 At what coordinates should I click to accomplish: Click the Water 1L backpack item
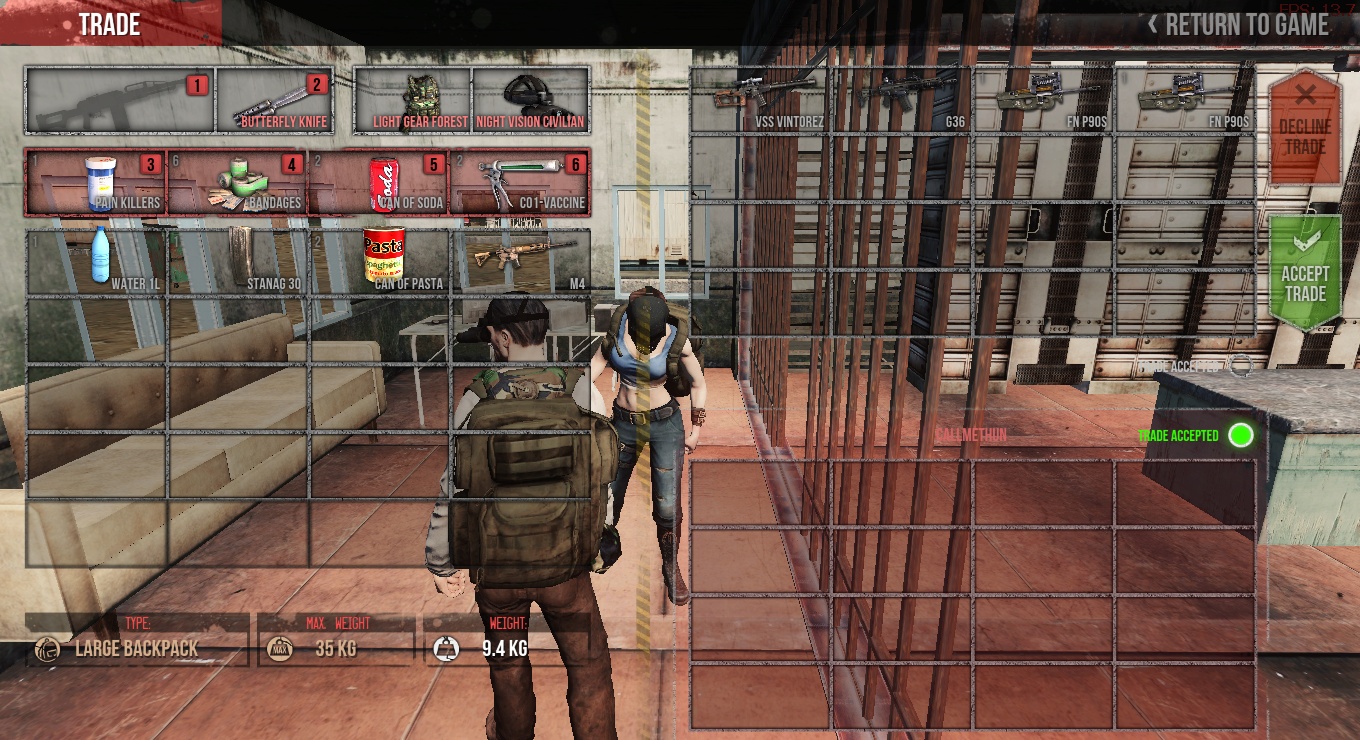98,261
